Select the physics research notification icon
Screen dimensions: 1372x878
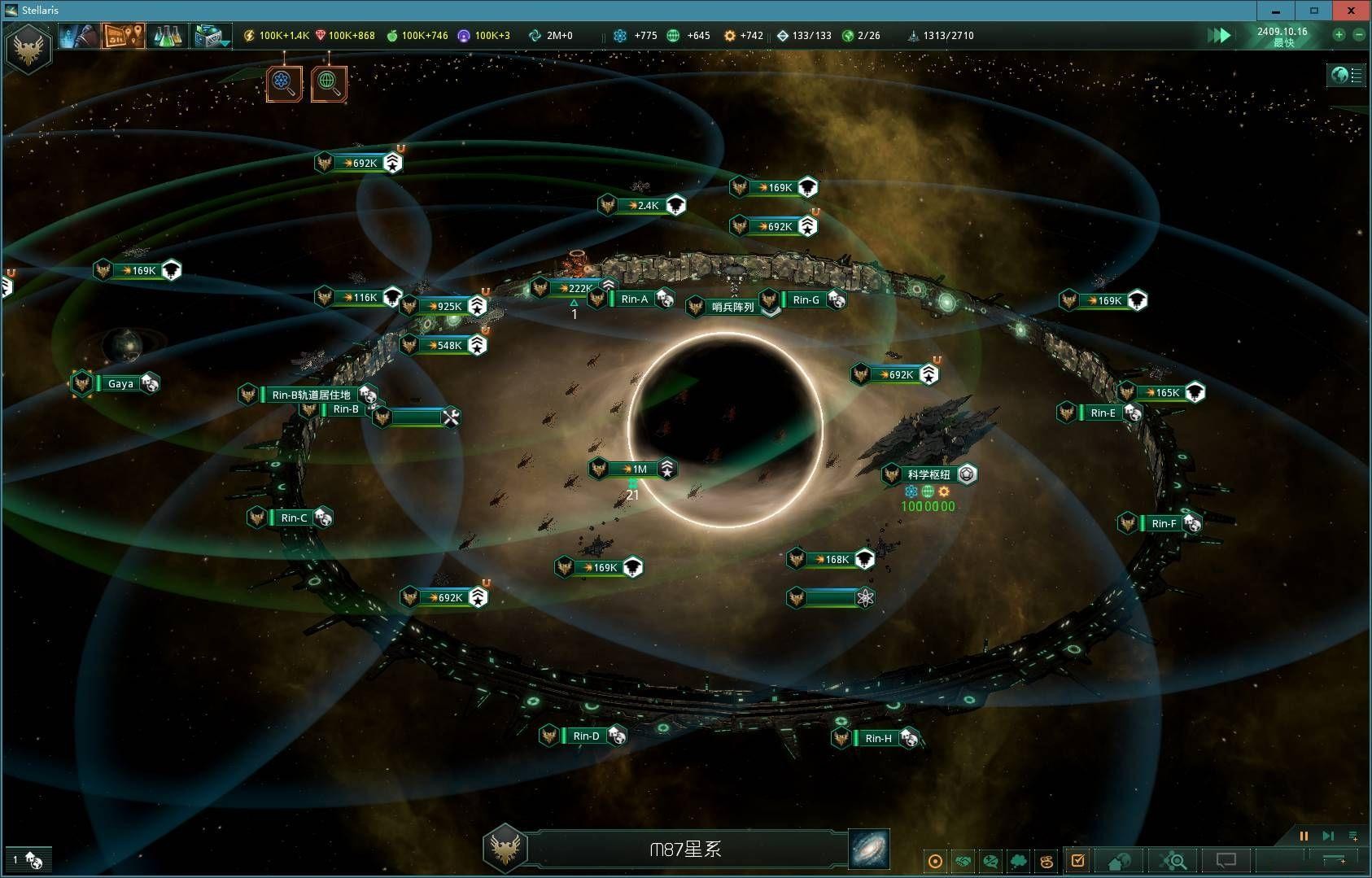pos(284,83)
